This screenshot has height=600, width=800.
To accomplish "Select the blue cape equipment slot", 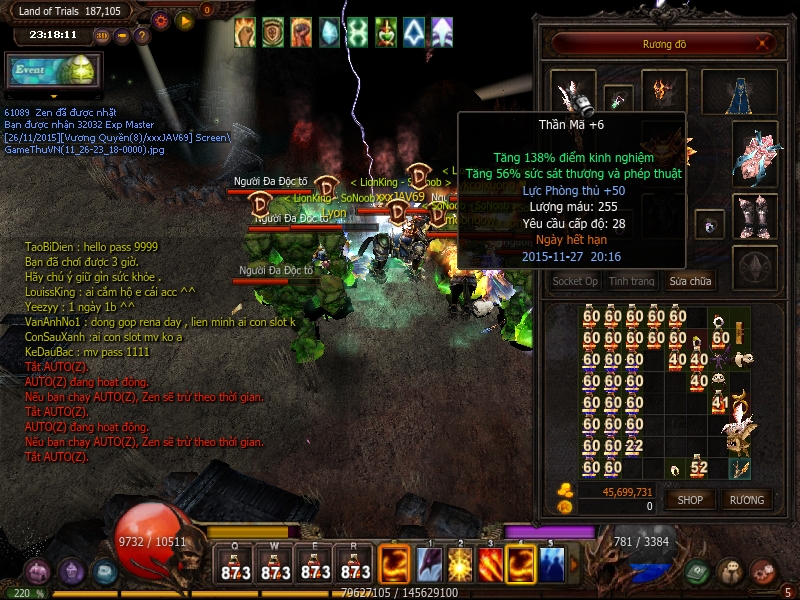I will [740, 92].
